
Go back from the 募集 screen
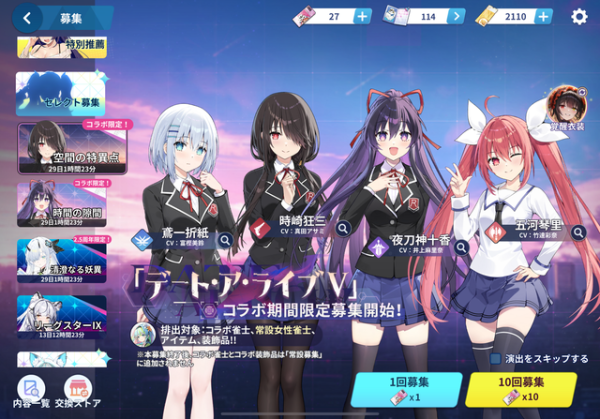tap(27, 16)
